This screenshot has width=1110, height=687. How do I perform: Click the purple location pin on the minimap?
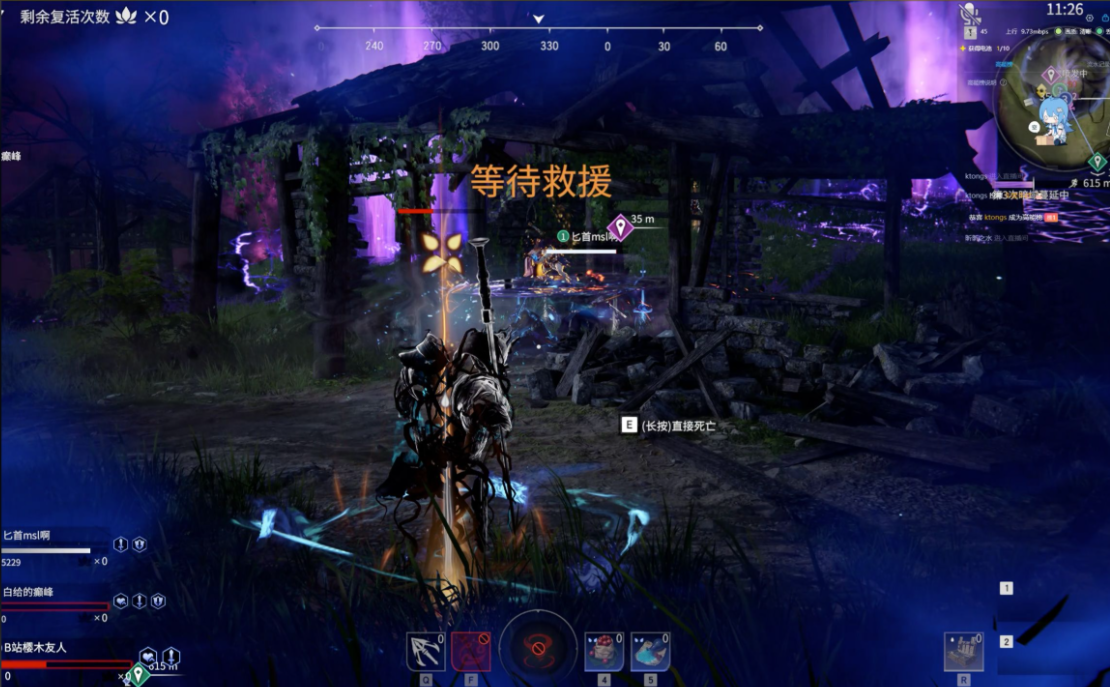1050,75
